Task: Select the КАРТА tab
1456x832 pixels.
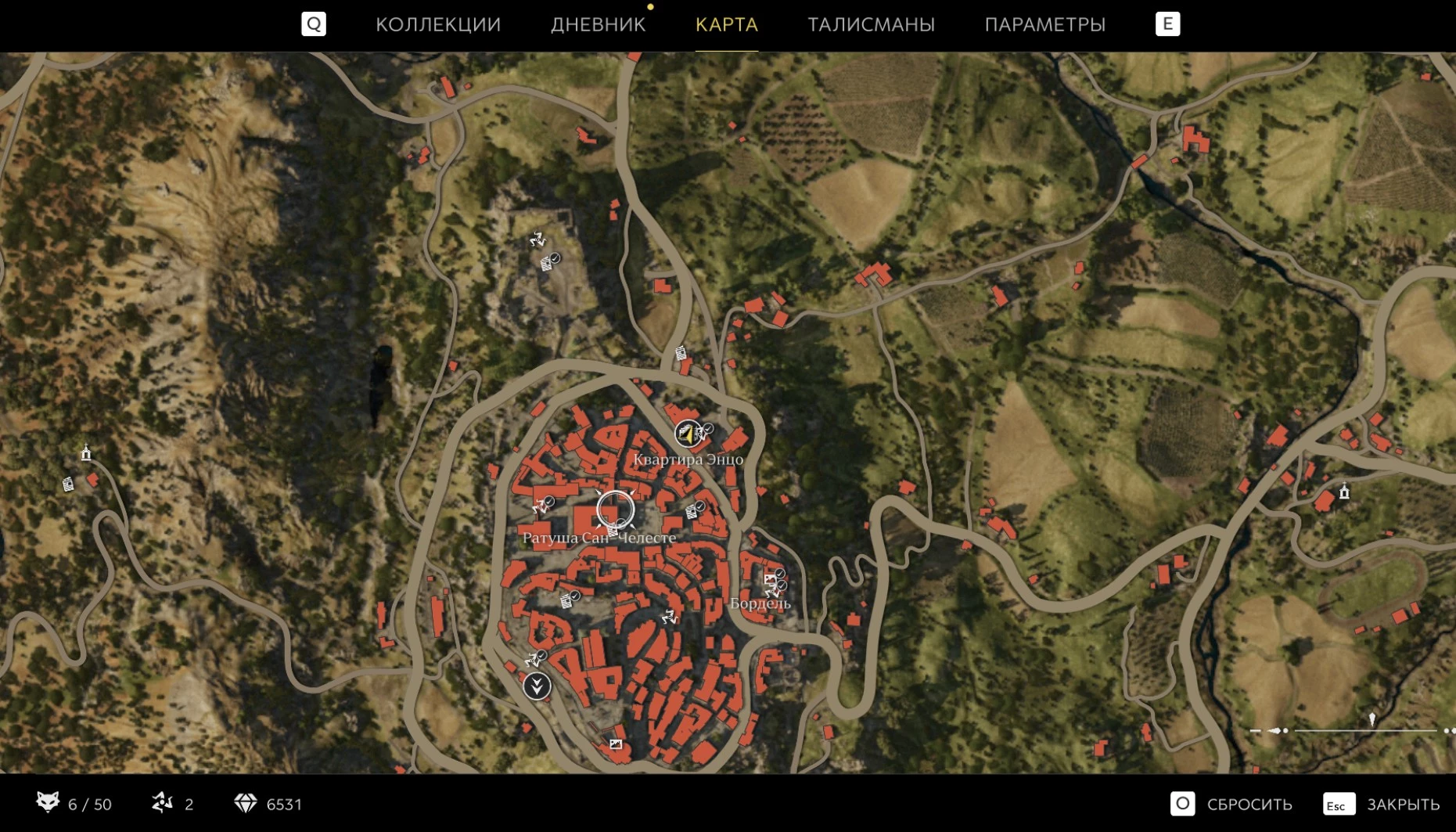Action: 726,24
